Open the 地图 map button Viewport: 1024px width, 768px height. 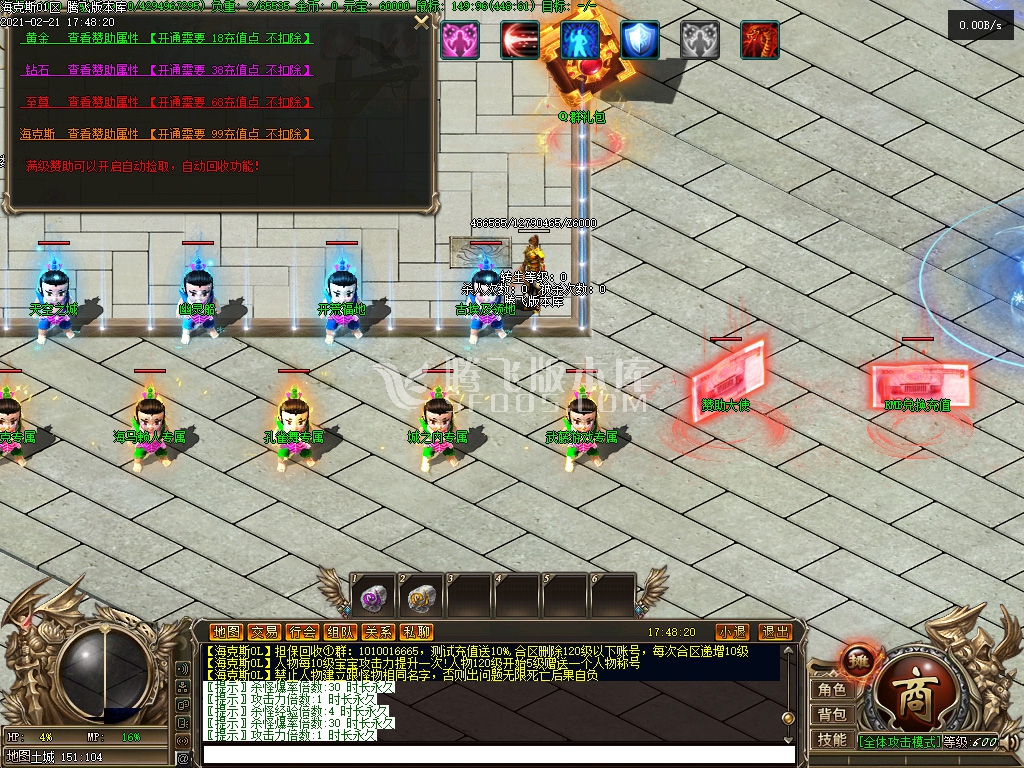click(226, 632)
